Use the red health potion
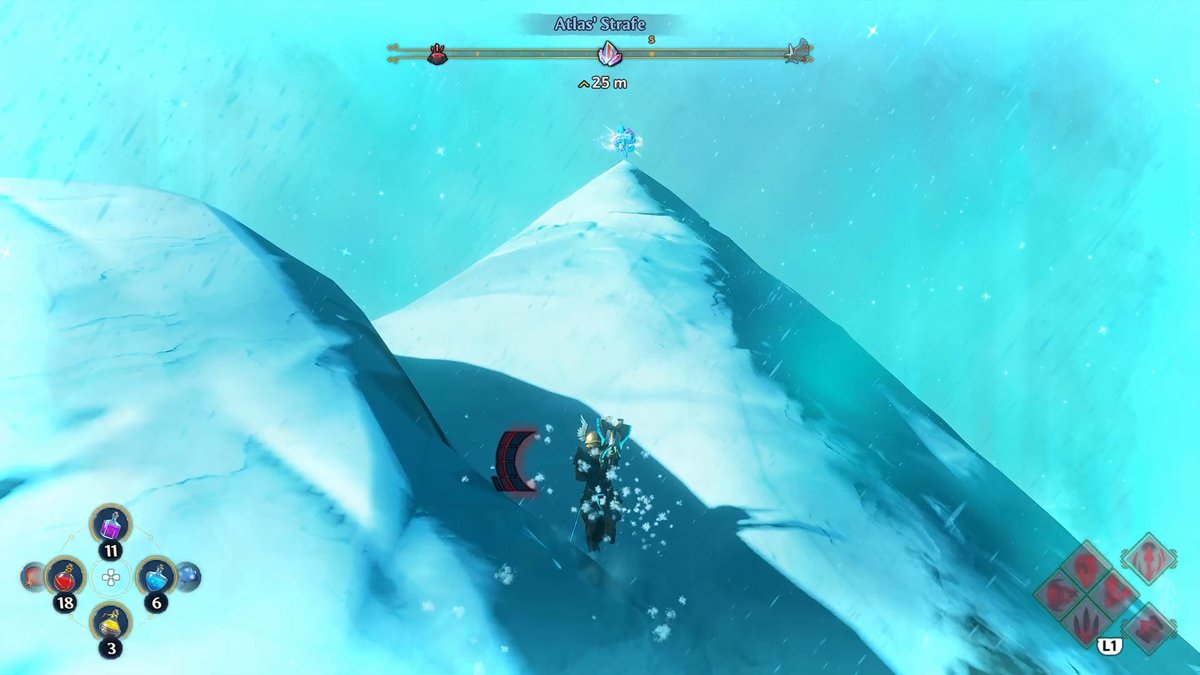The height and width of the screenshot is (675, 1200). pyautogui.click(x=66, y=576)
